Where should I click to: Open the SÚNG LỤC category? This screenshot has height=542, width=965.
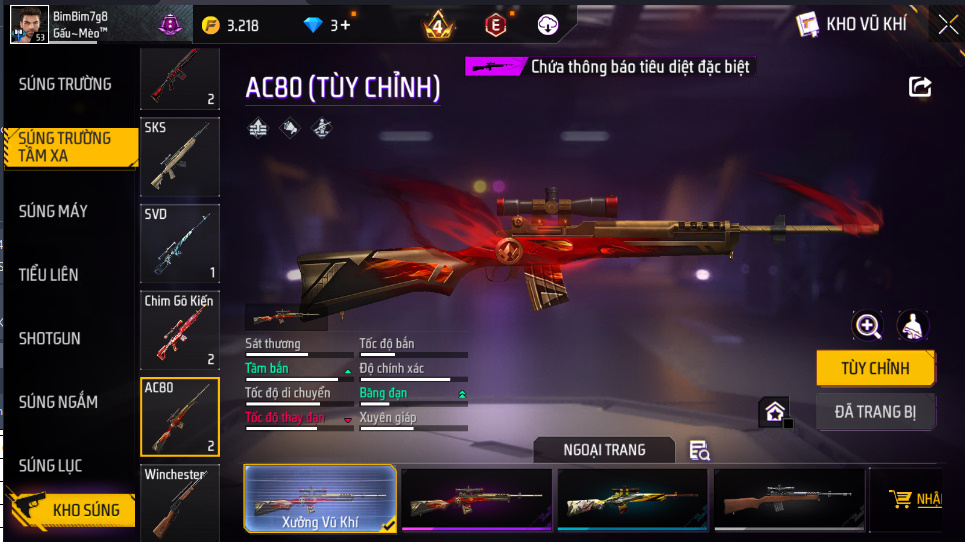coord(50,466)
